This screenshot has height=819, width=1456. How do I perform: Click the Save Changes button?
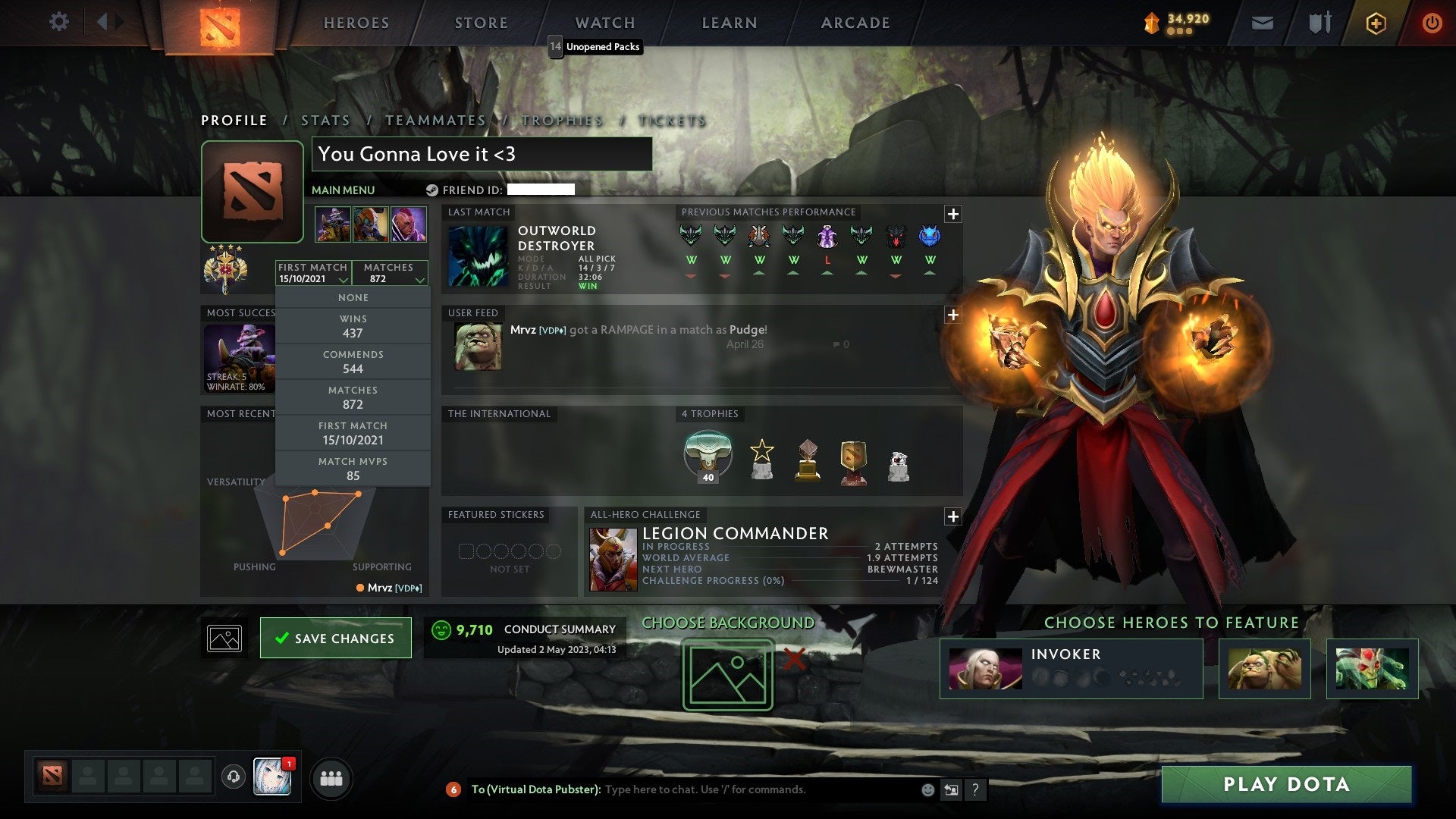coord(335,638)
